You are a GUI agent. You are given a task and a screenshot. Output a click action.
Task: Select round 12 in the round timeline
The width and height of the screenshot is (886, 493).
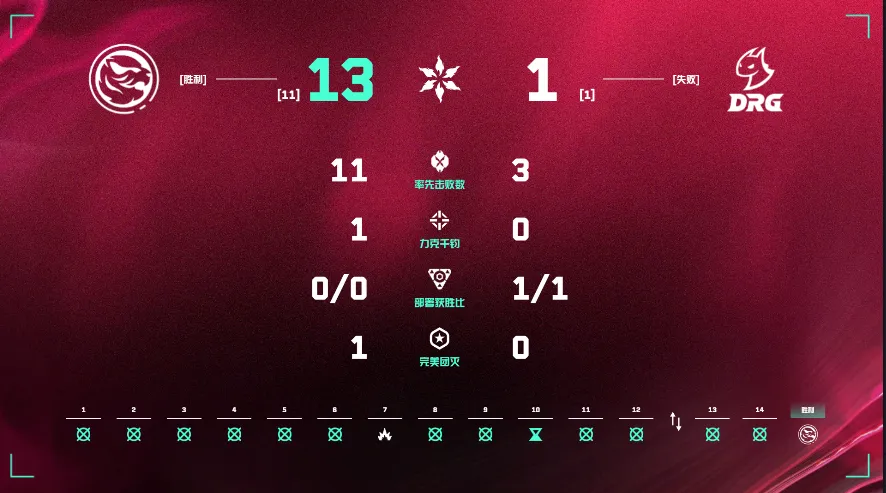(x=636, y=434)
